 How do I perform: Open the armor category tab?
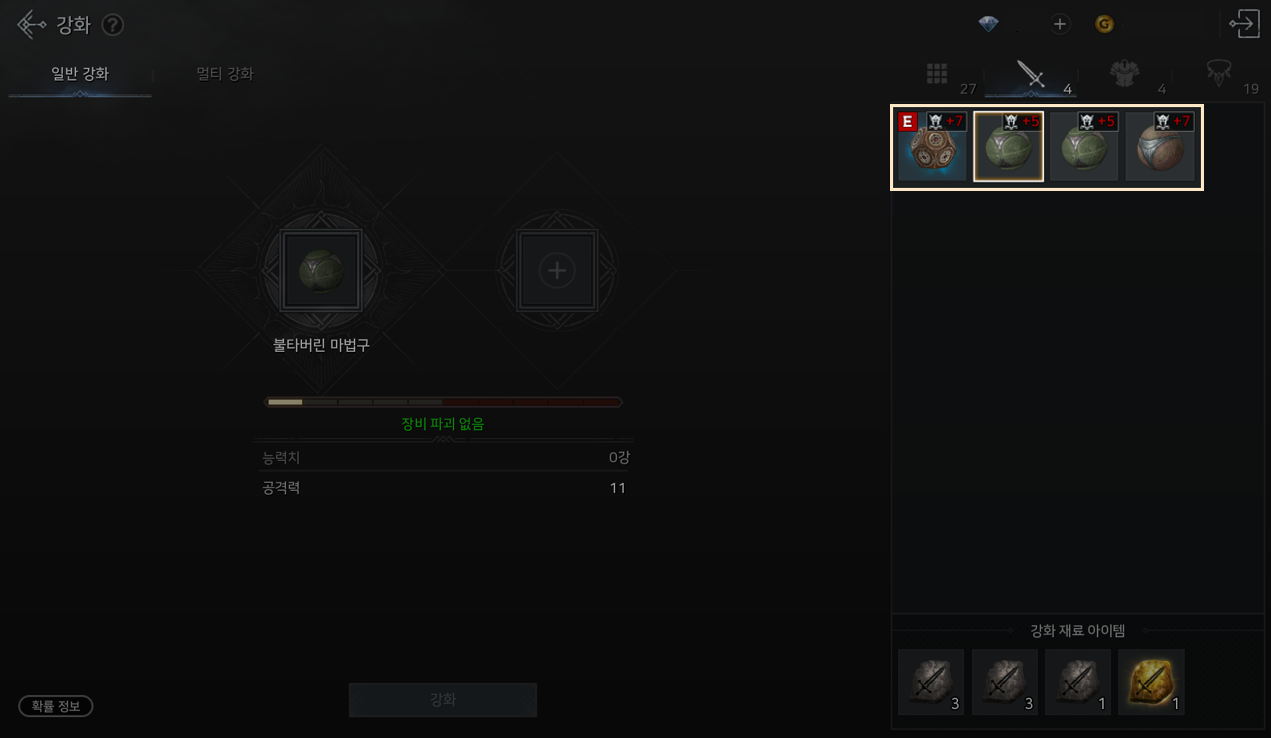coord(1125,73)
